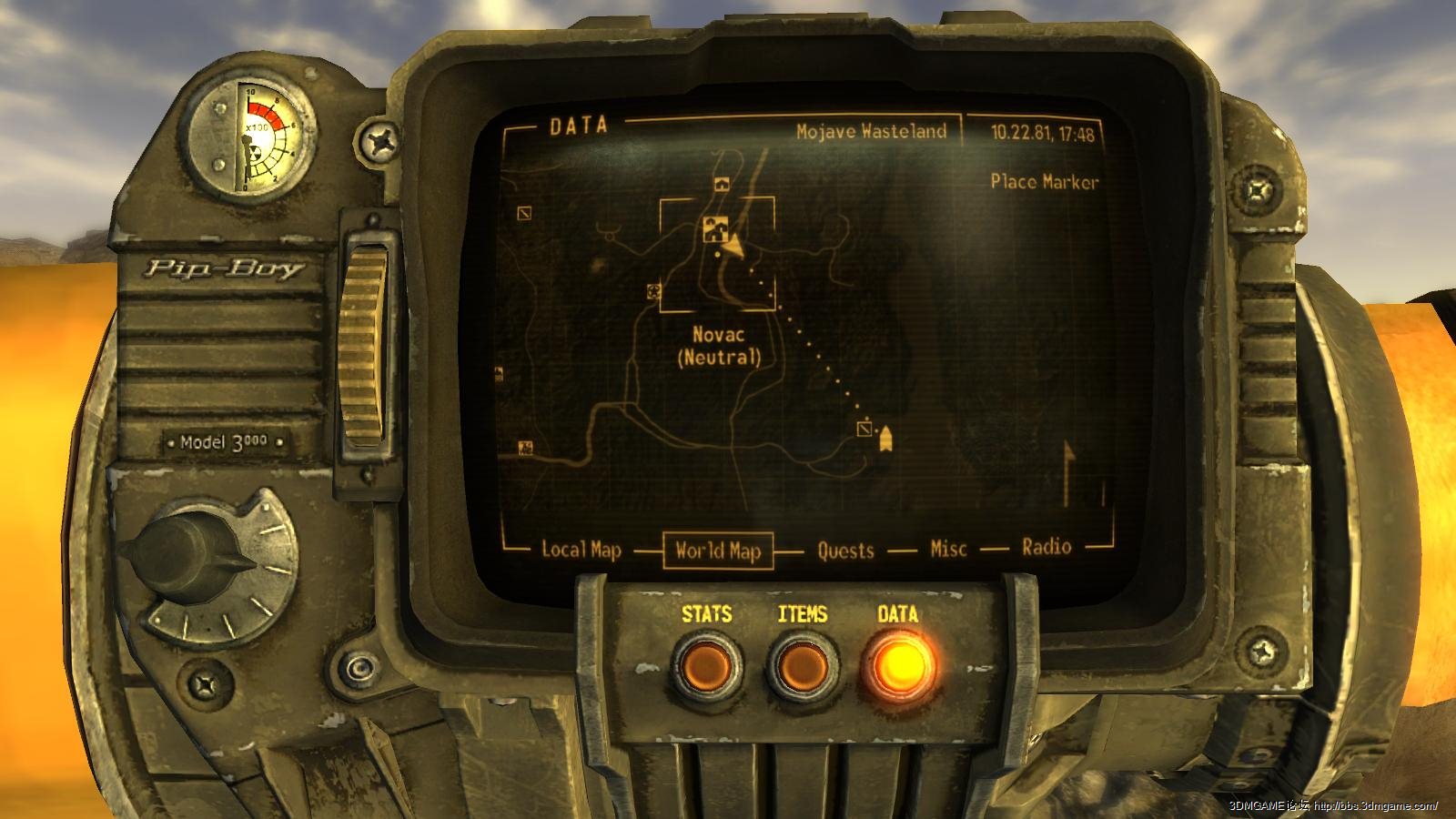Click the Place Marker option
The image size is (1456, 819).
point(1044,182)
